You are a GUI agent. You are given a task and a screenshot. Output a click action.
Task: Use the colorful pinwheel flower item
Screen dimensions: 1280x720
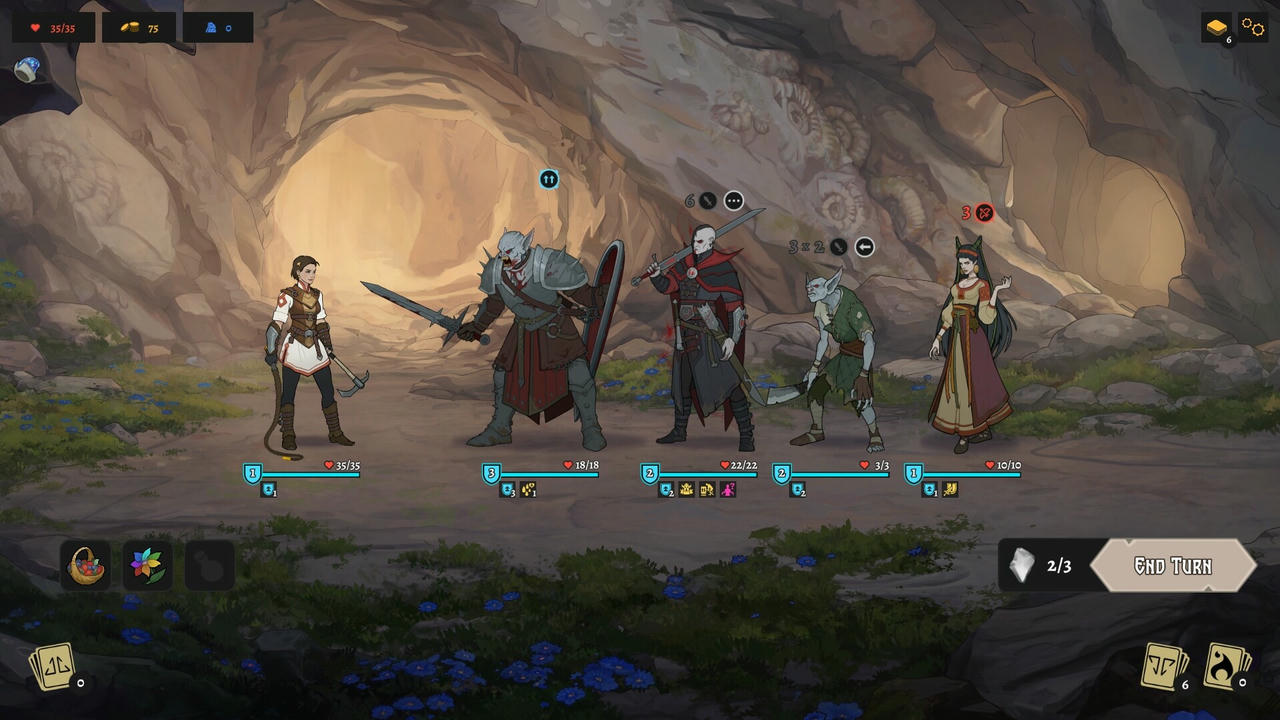(147, 565)
